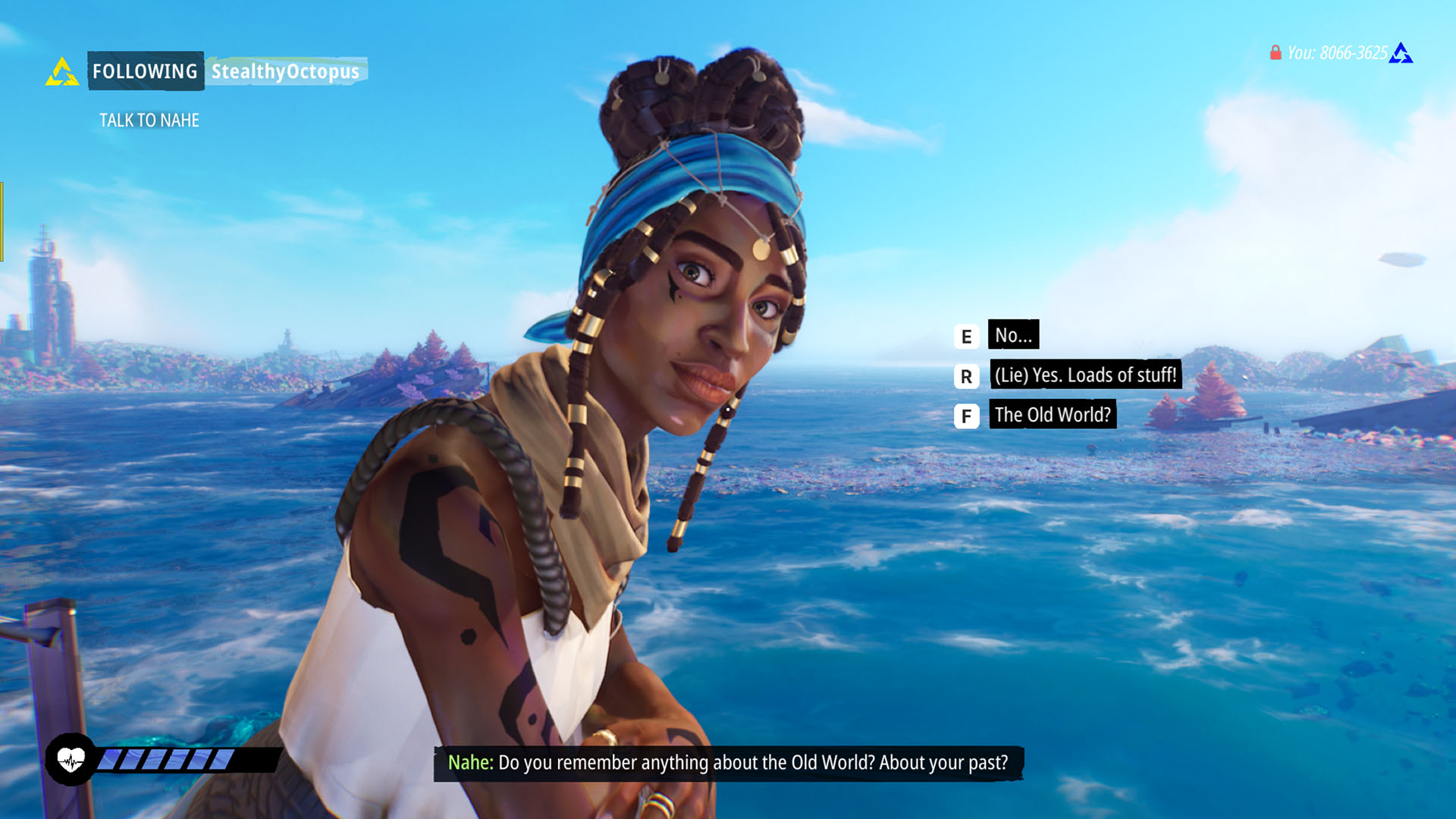The height and width of the screenshot is (819, 1456).
Task: Choose the "No..." dialogue reply
Action: point(1012,335)
